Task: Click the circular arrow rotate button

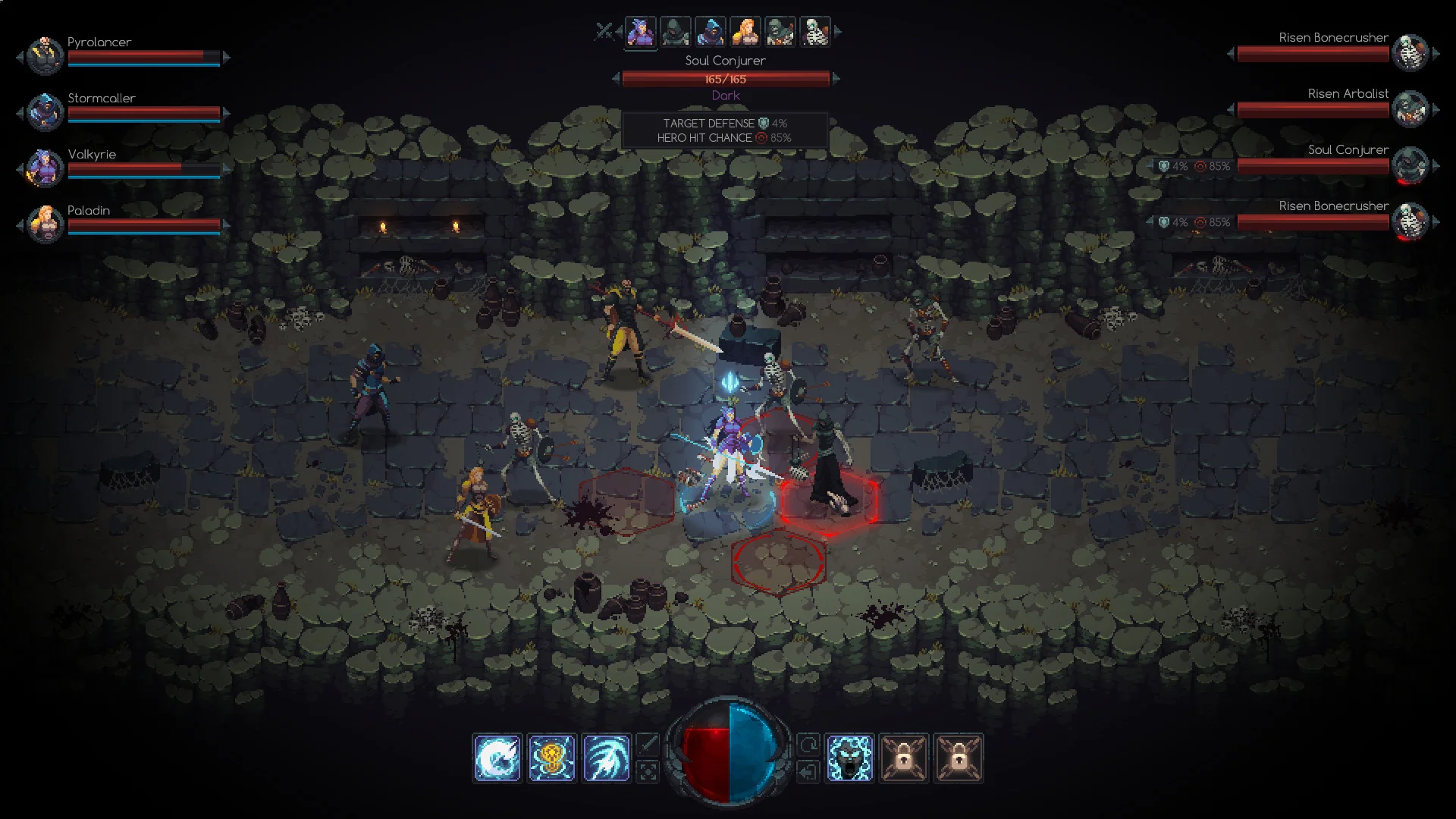Action: [808, 745]
